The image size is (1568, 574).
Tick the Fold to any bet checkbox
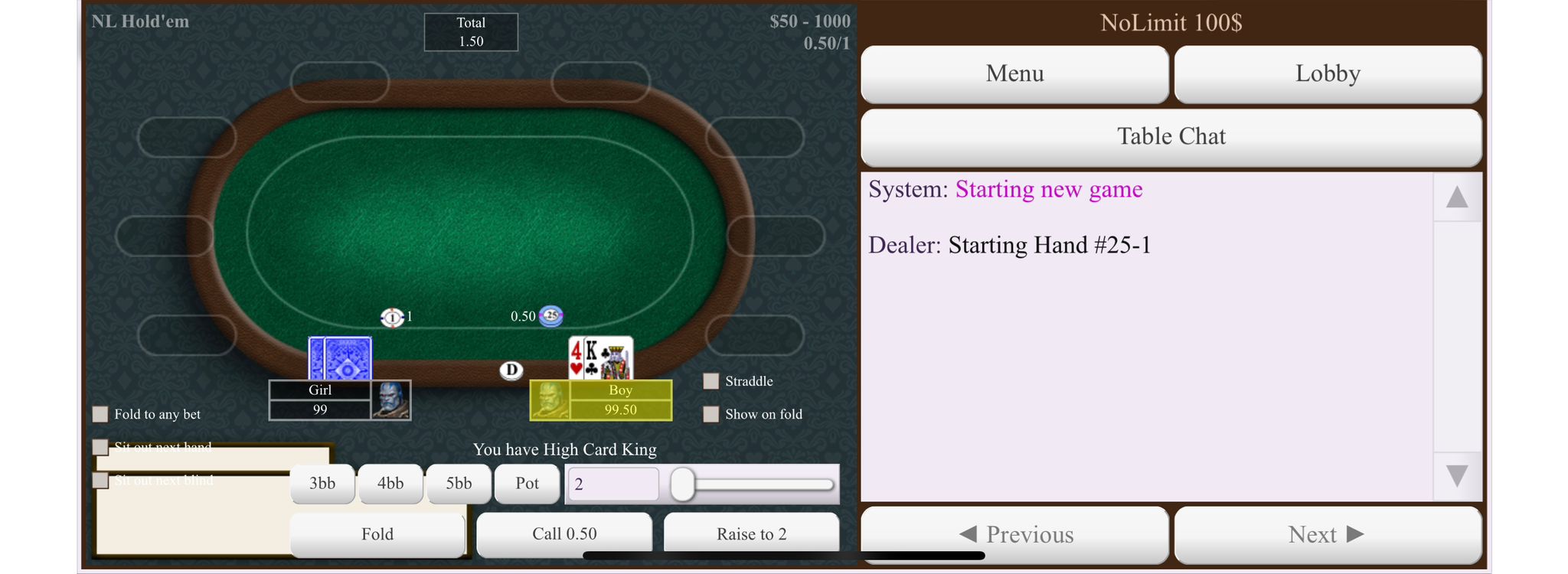tap(100, 414)
